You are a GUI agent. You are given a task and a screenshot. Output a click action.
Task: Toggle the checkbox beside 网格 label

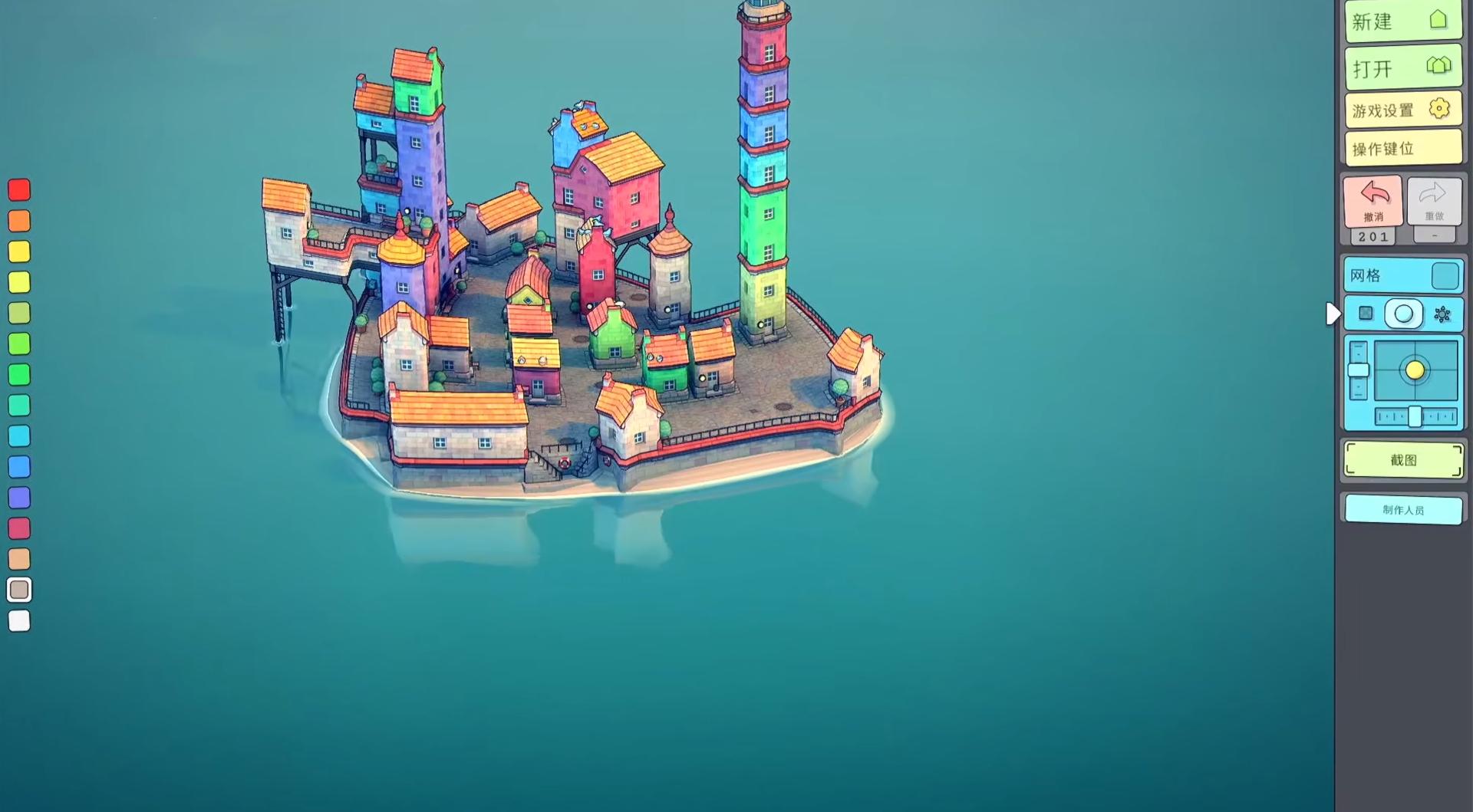coord(1445,274)
